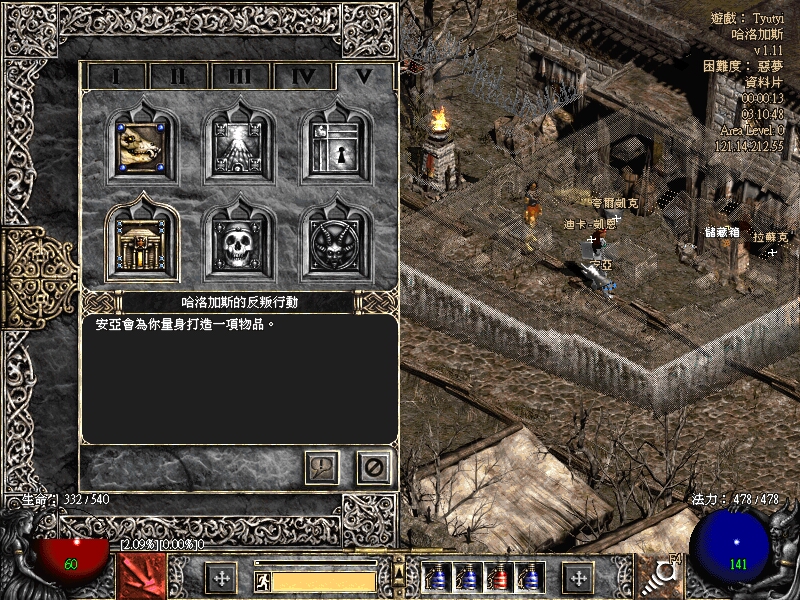Pick the human skull quest icon
Image resolution: width=800 pixels, height=600 pixels.
239,241
